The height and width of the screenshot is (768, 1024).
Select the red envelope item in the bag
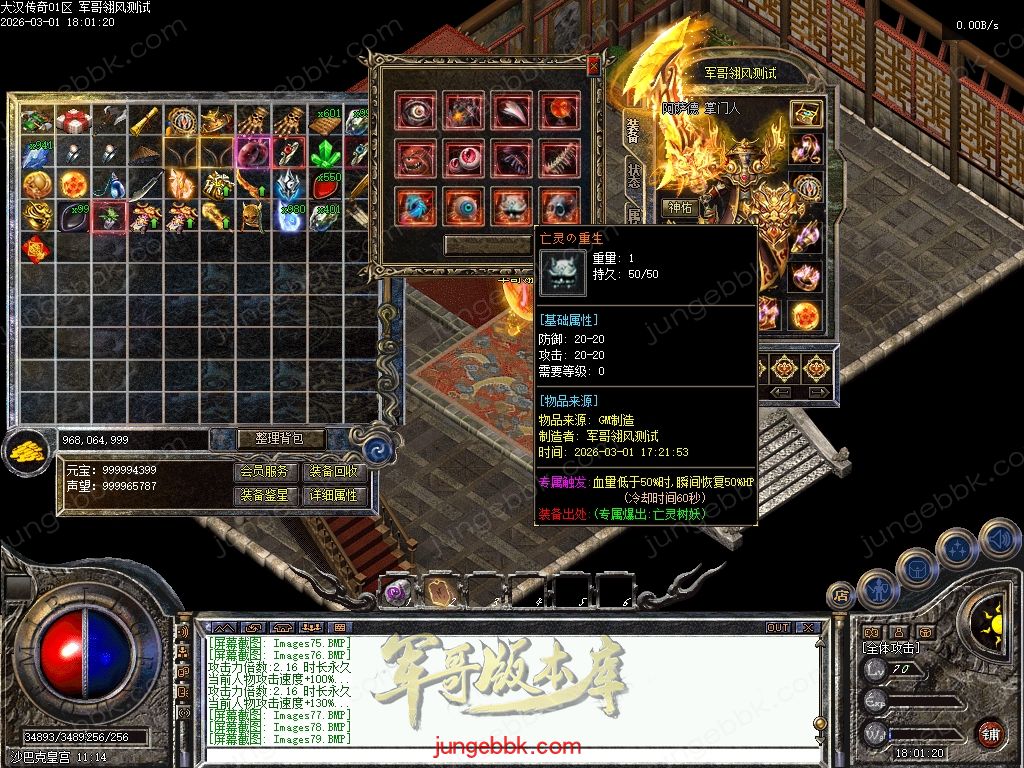35,247
